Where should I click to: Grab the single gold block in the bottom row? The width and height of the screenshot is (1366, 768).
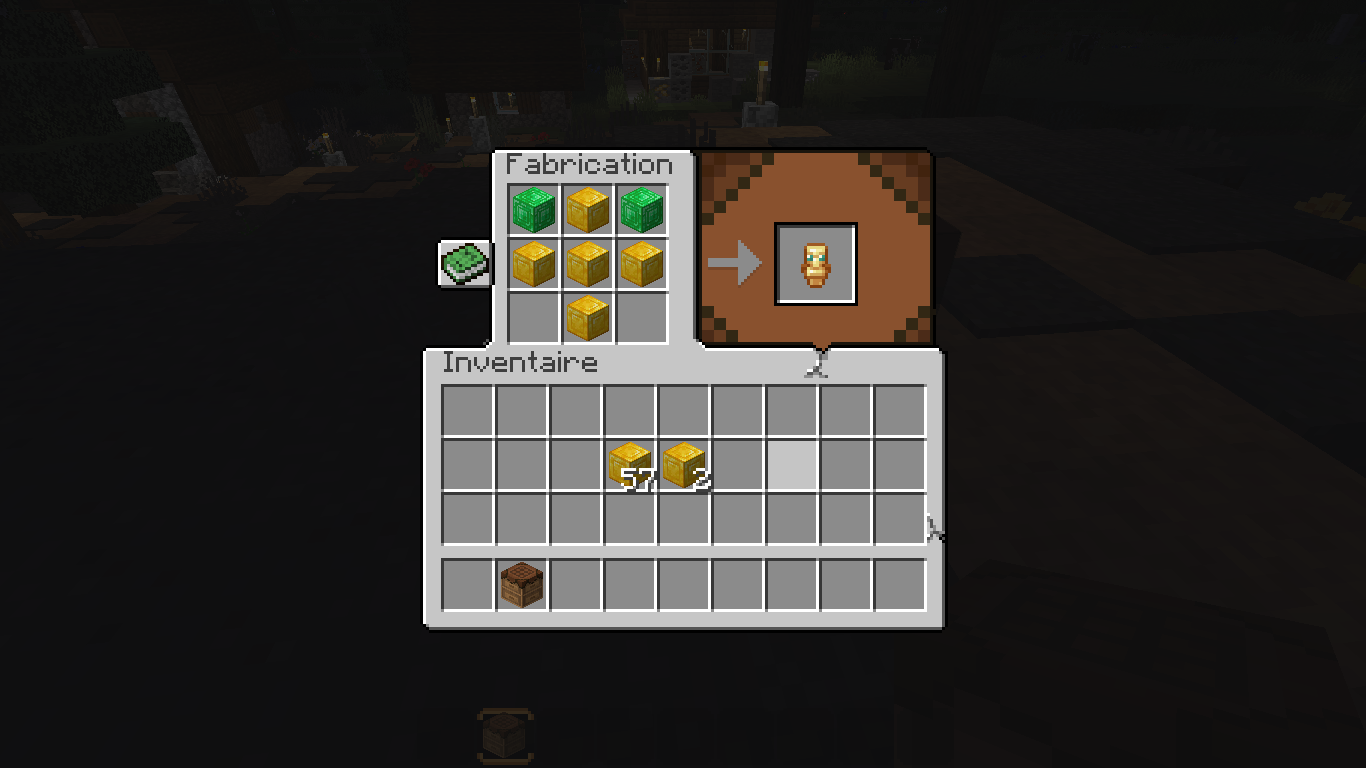pyautogui.click(x=587, y=317)
